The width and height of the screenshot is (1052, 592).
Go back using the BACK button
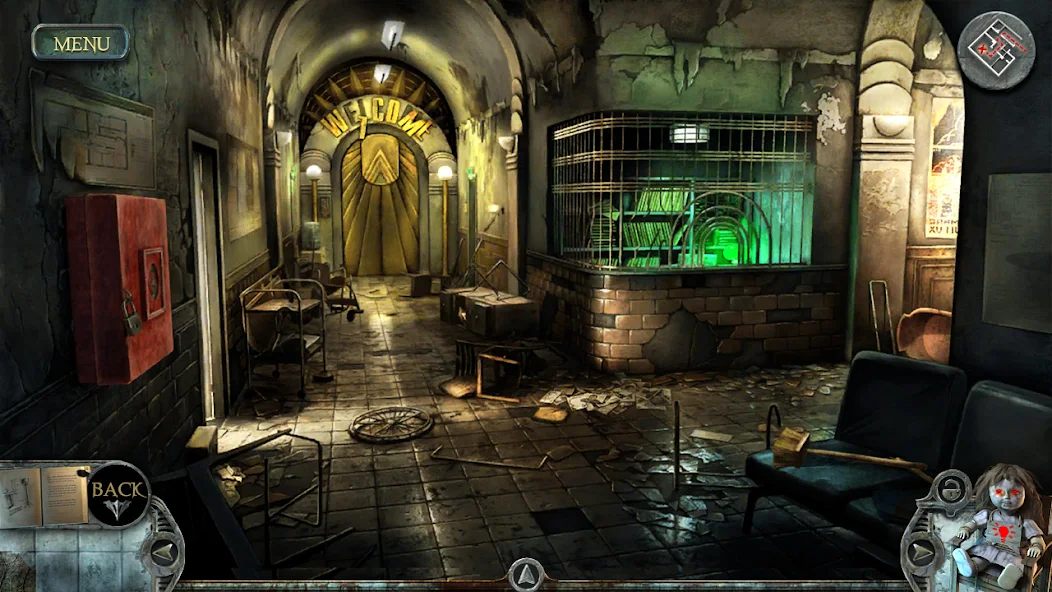[x=119, y=493]
